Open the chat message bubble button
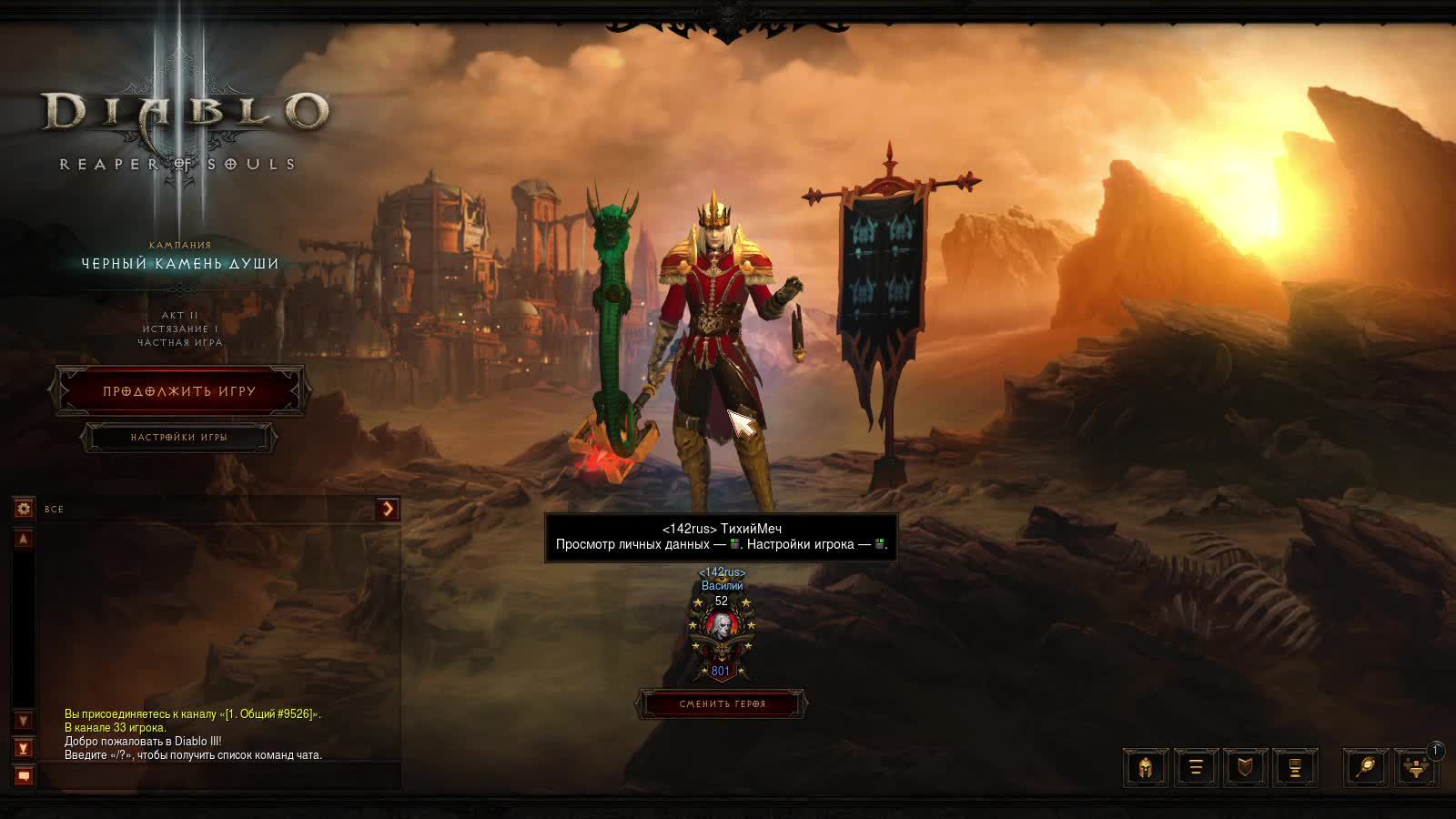 [24, 775]
